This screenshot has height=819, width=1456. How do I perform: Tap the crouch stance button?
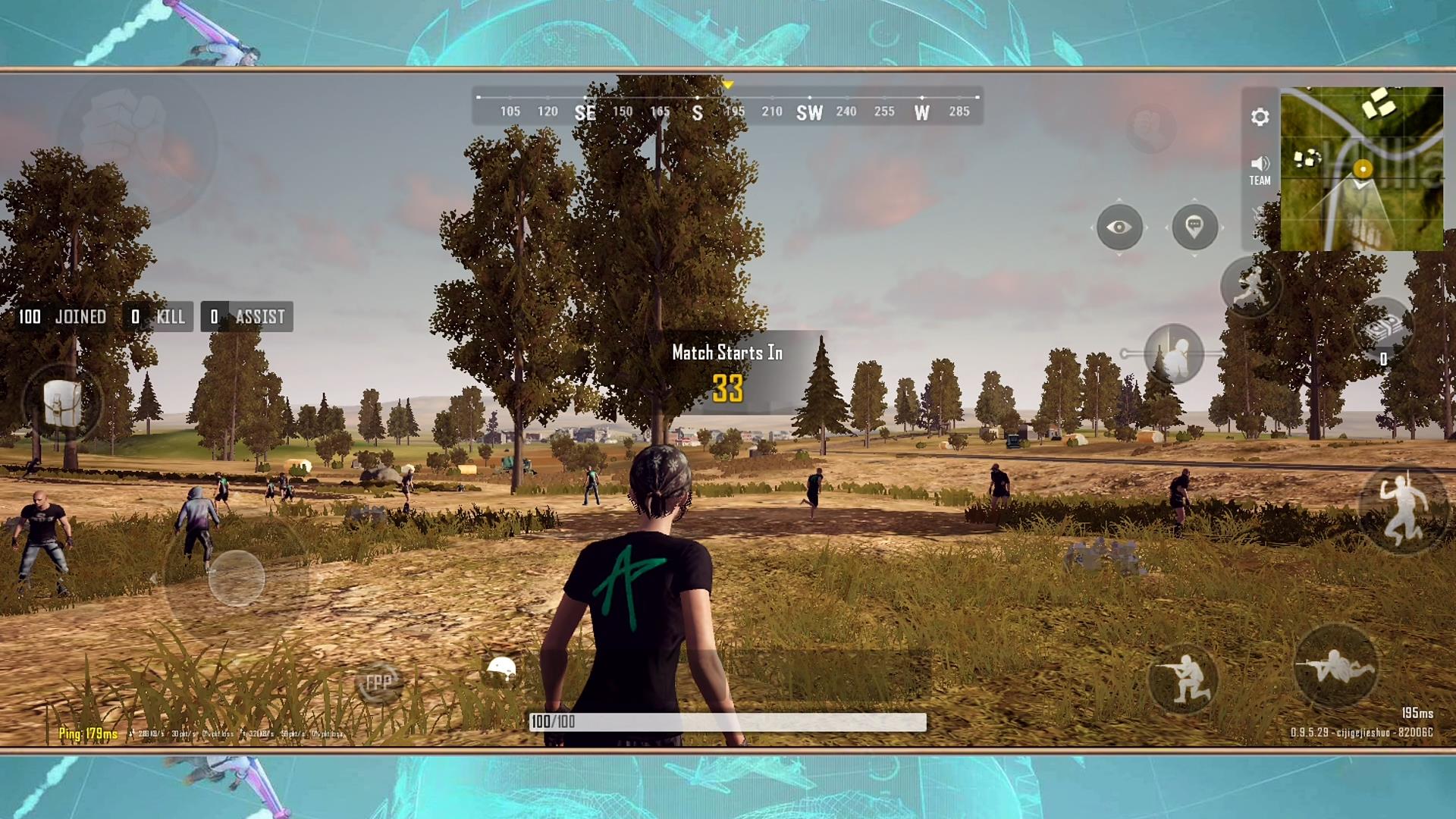tap(1183, 677)
